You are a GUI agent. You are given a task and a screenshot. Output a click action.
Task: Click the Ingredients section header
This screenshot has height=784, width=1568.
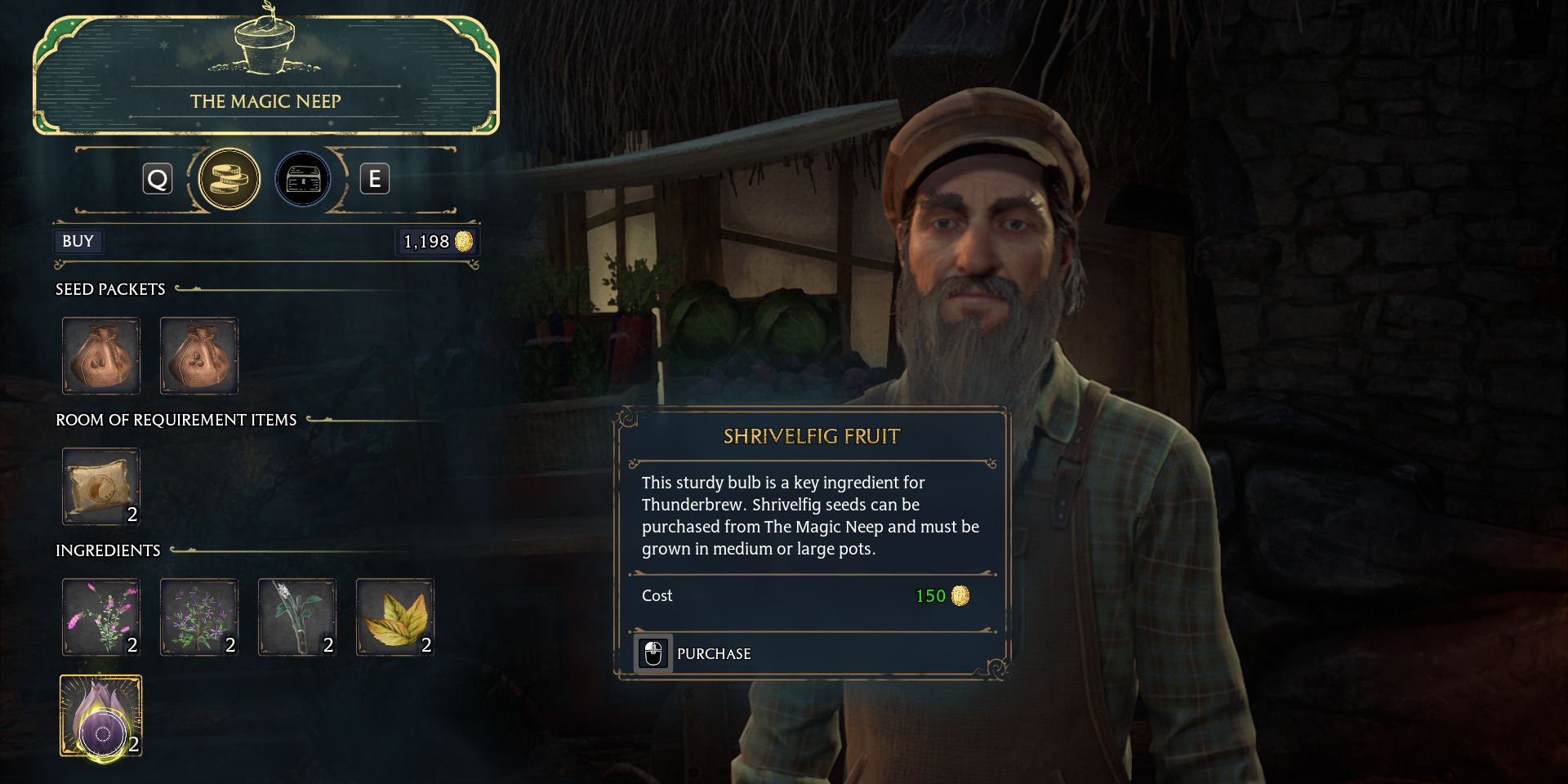click(107, 550)
